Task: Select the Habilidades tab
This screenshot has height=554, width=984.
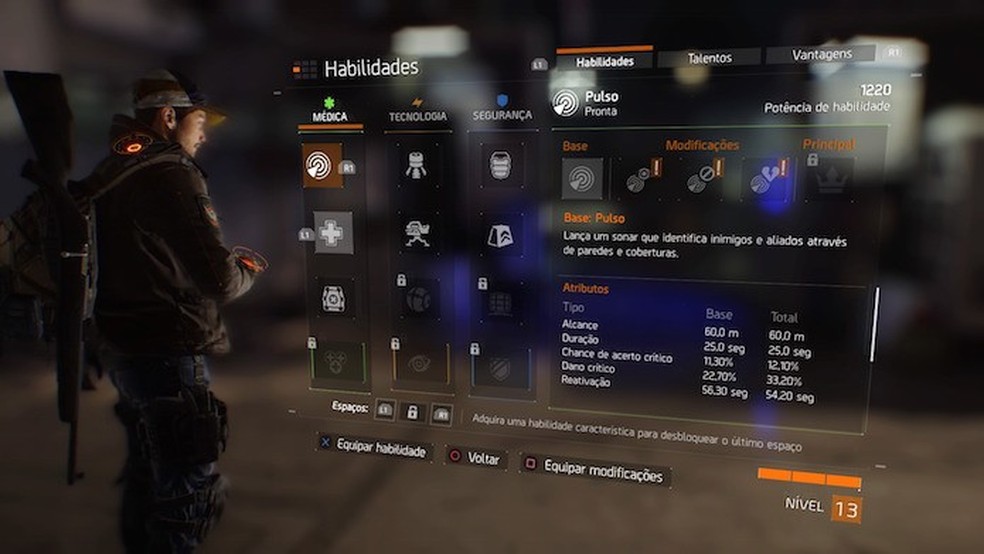Action: coord(604,61)
